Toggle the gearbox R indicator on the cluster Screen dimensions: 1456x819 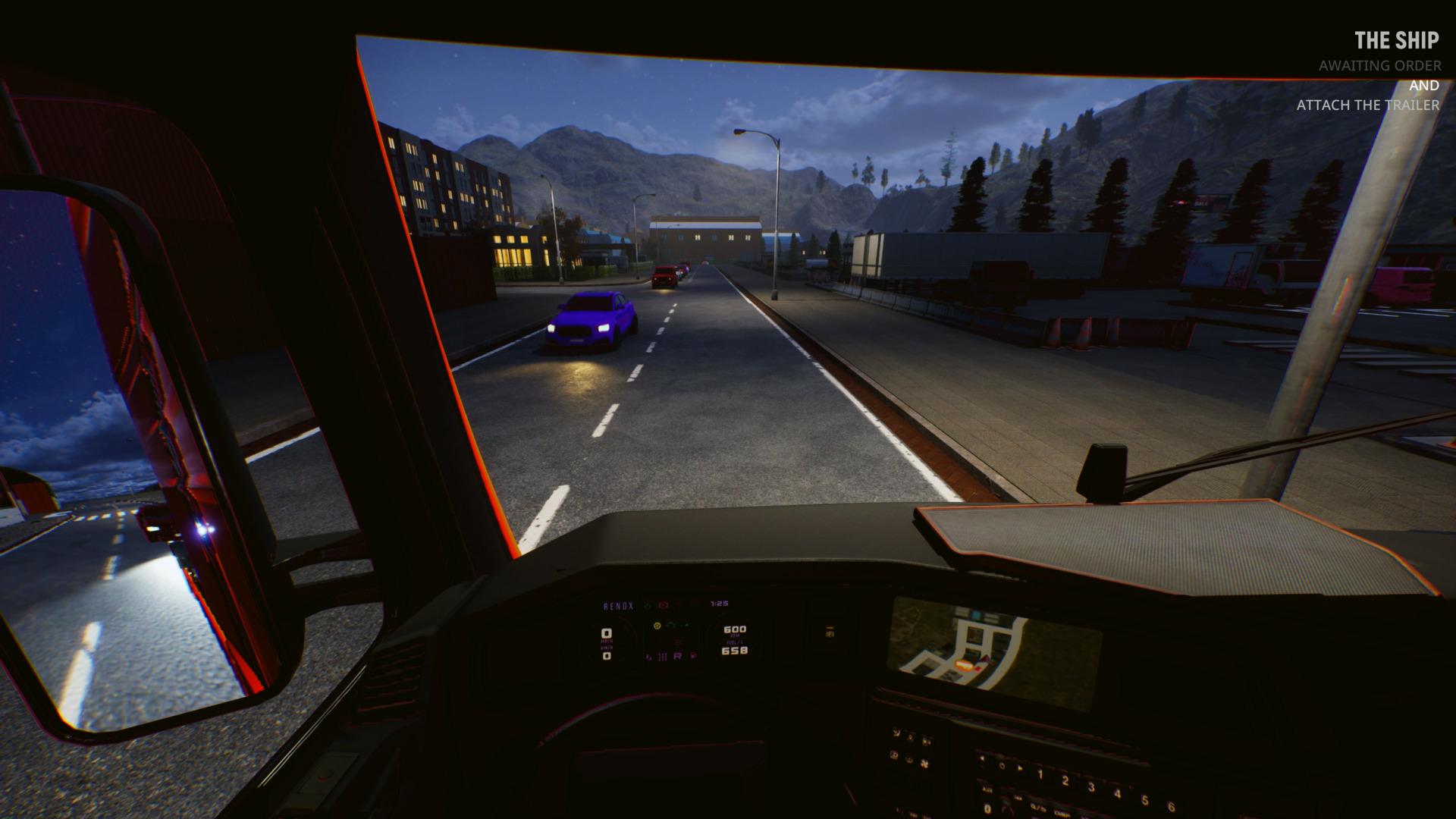(x=678, y=656)
